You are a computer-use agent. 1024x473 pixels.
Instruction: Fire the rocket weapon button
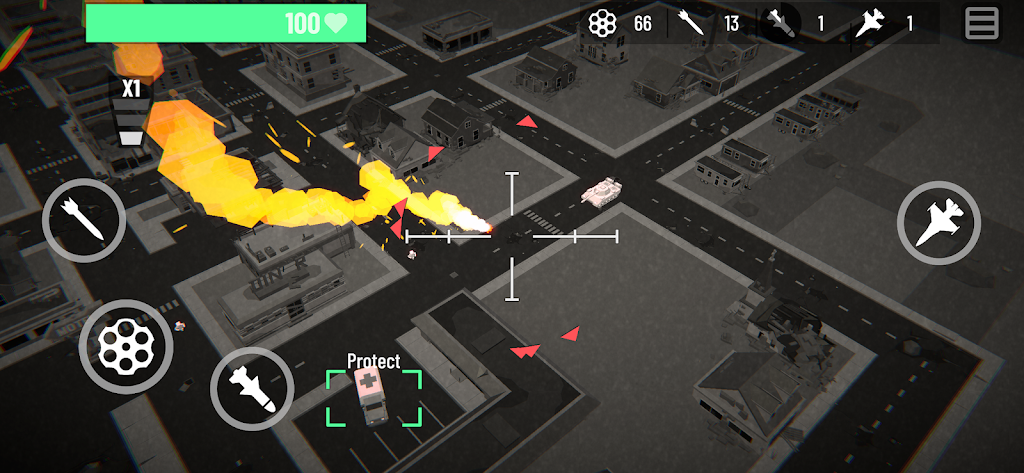[84, 219]
